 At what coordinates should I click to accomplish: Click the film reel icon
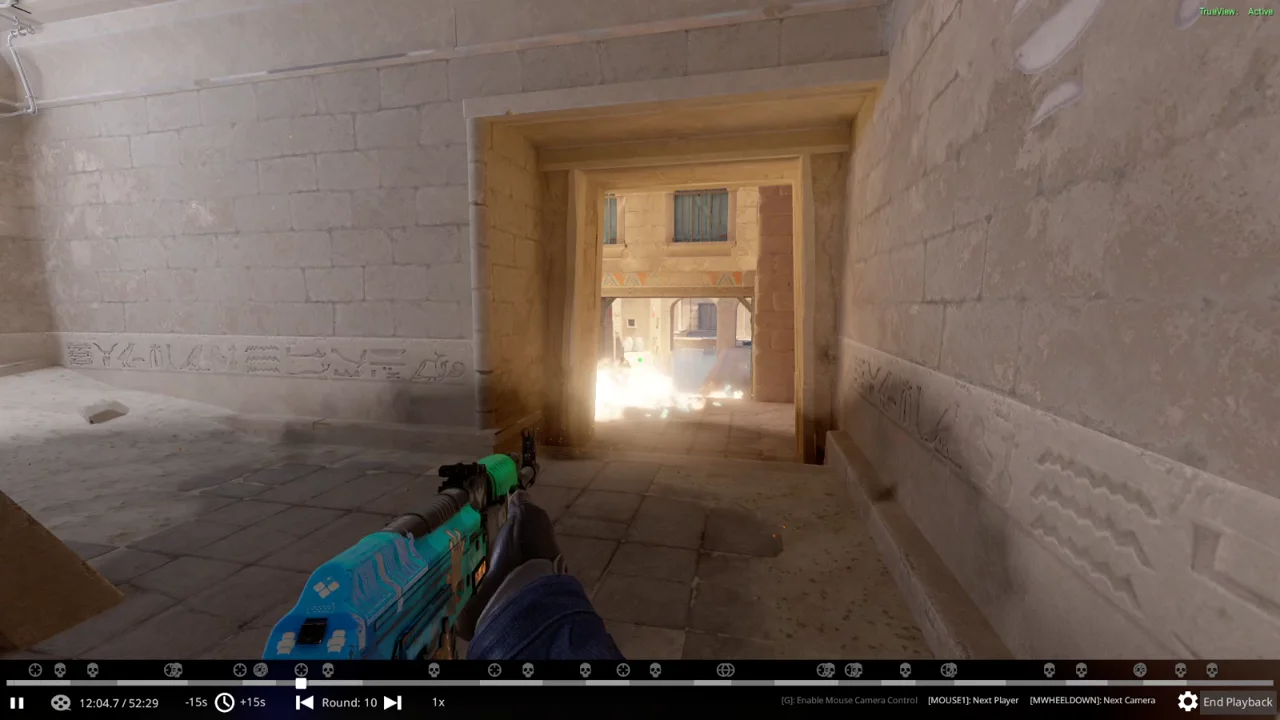point(61,702)
